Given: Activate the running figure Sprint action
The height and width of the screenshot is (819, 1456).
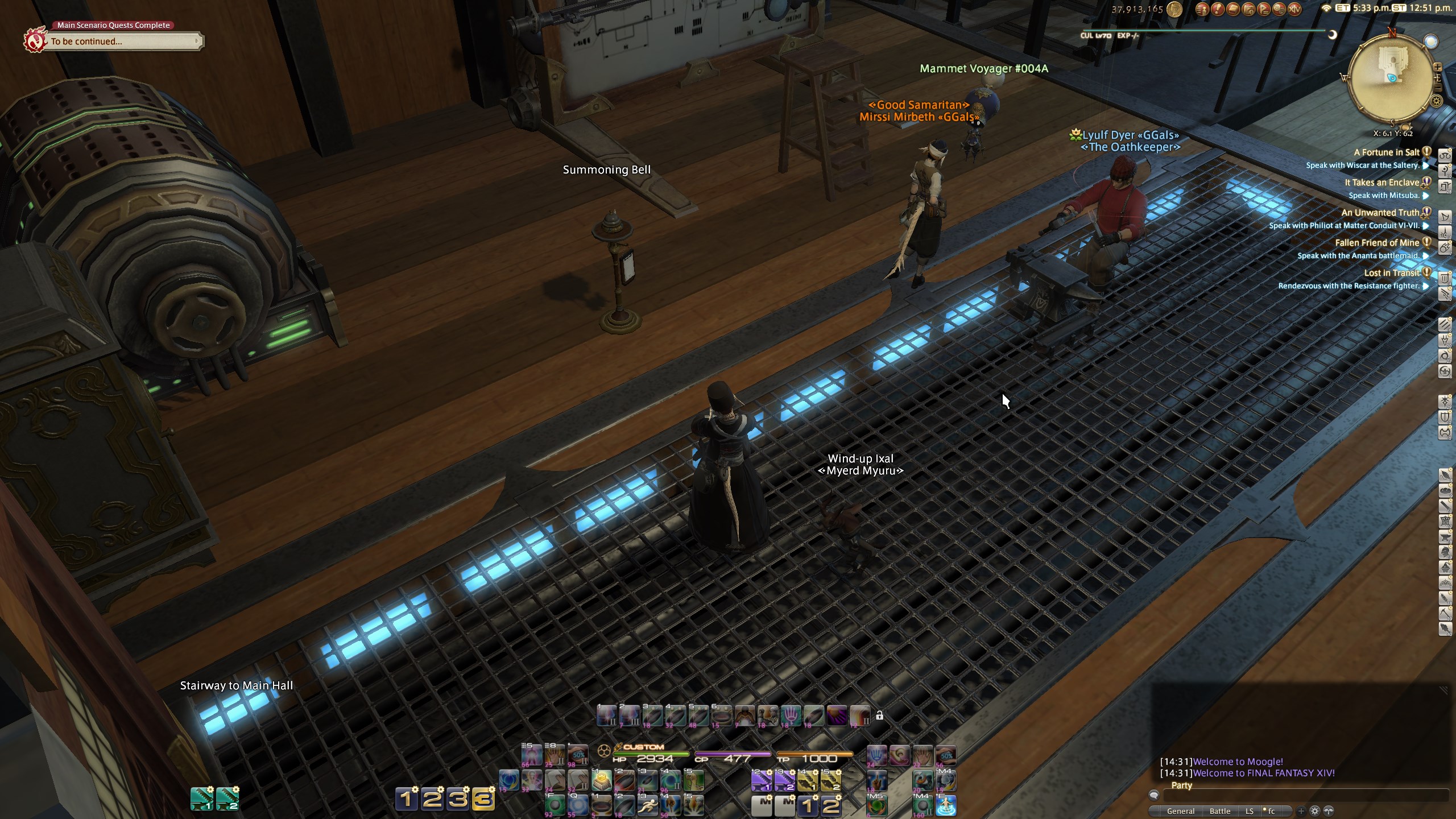Looking at the screenshot, I should click(x=647, y=805).
